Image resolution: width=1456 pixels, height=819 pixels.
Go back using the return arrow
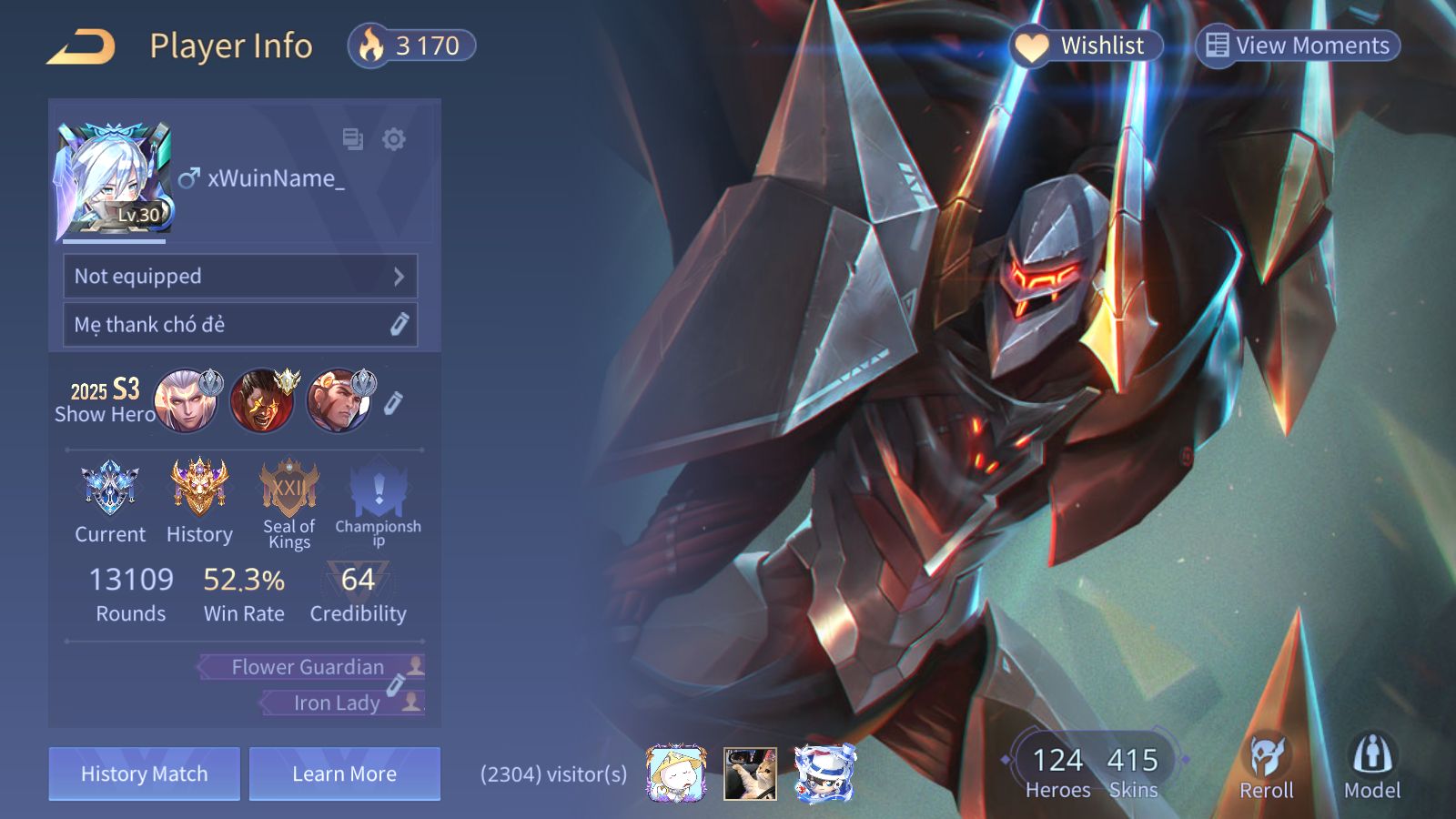click(82, 46)
